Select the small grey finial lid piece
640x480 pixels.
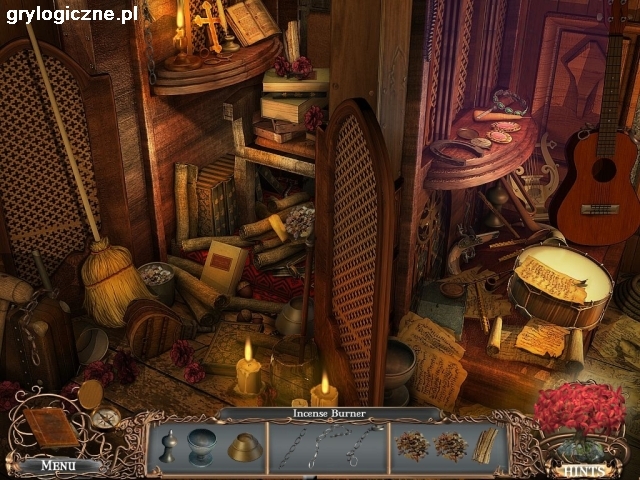[x=169, y=447]
